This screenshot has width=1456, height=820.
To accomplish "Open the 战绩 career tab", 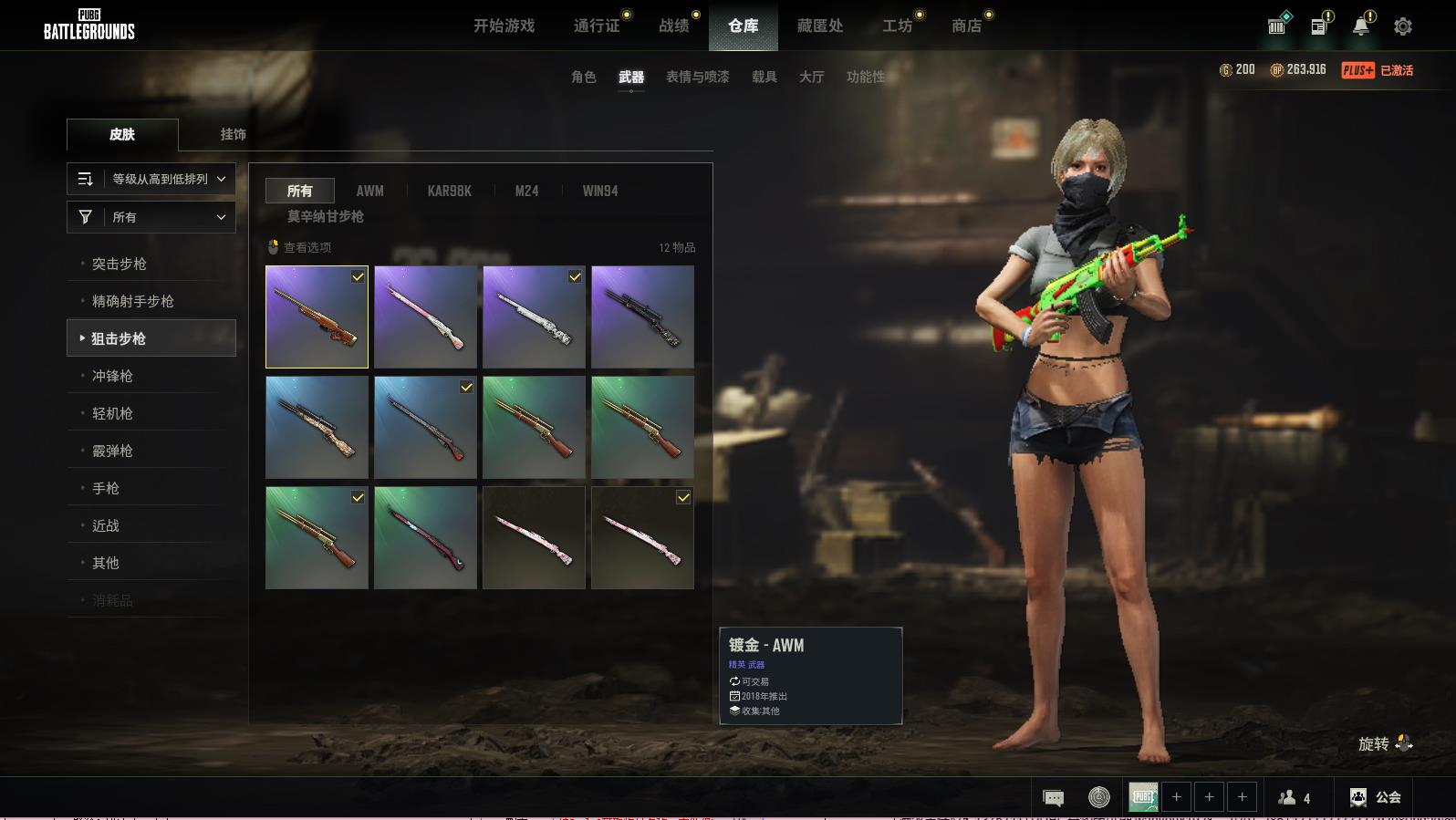I will [x=674, y=26].
